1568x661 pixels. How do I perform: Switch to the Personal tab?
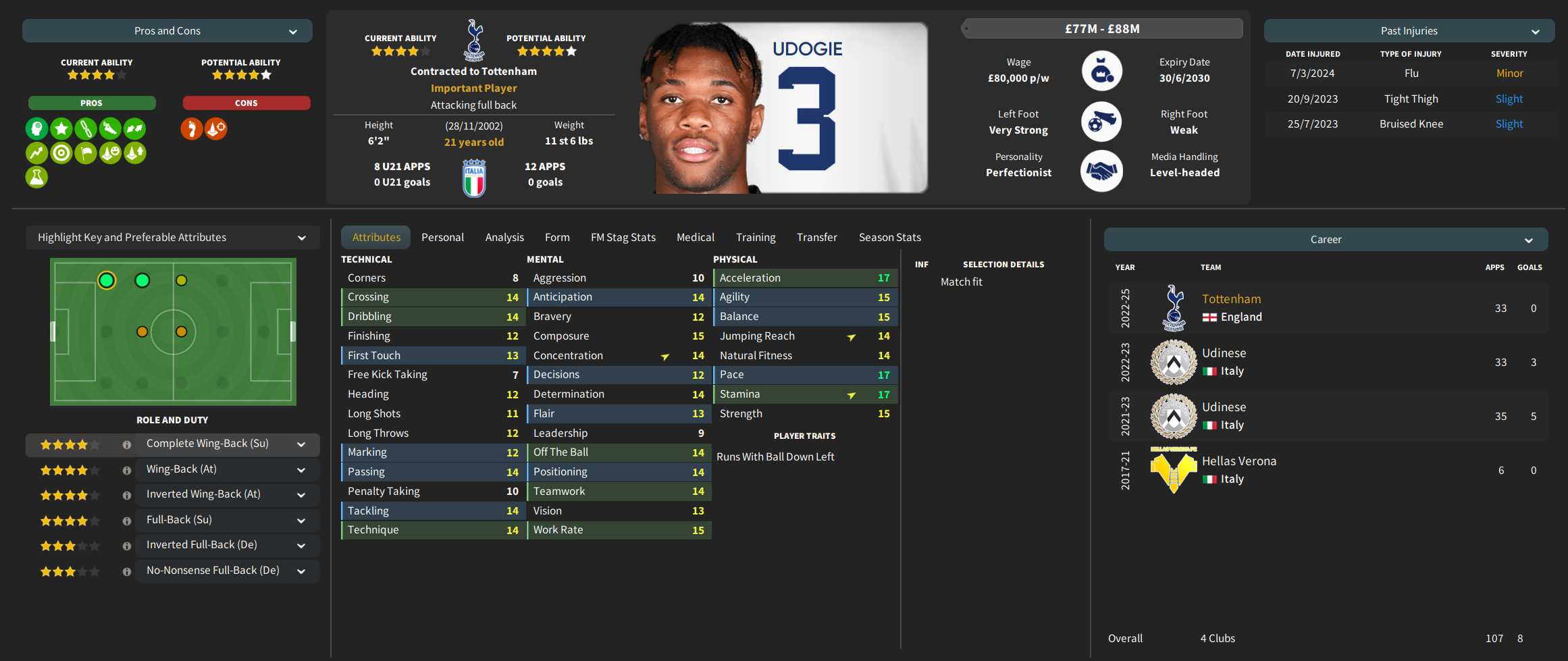[x=442, y=238]
